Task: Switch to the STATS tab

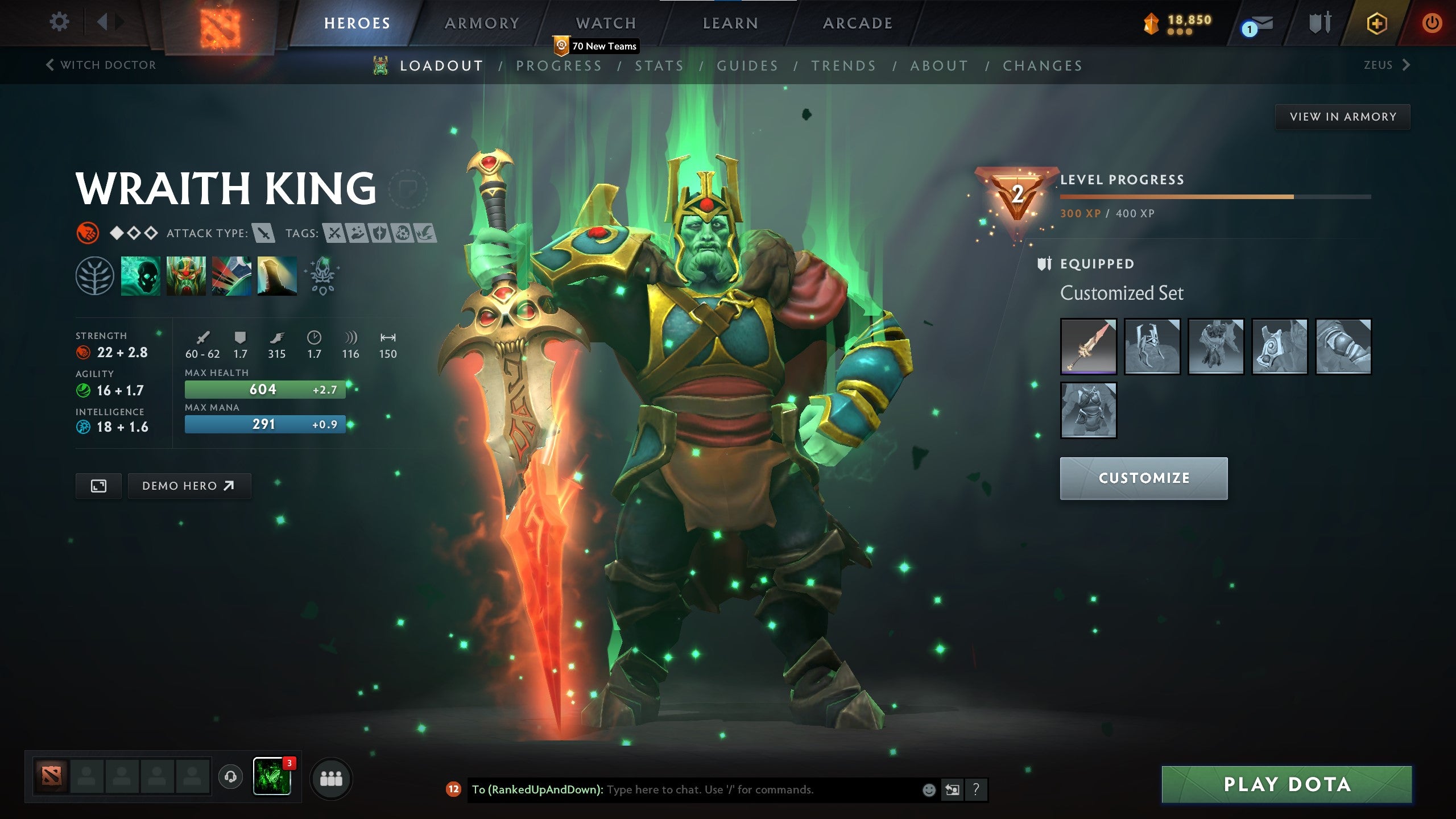Action: (x=661, y=65)
